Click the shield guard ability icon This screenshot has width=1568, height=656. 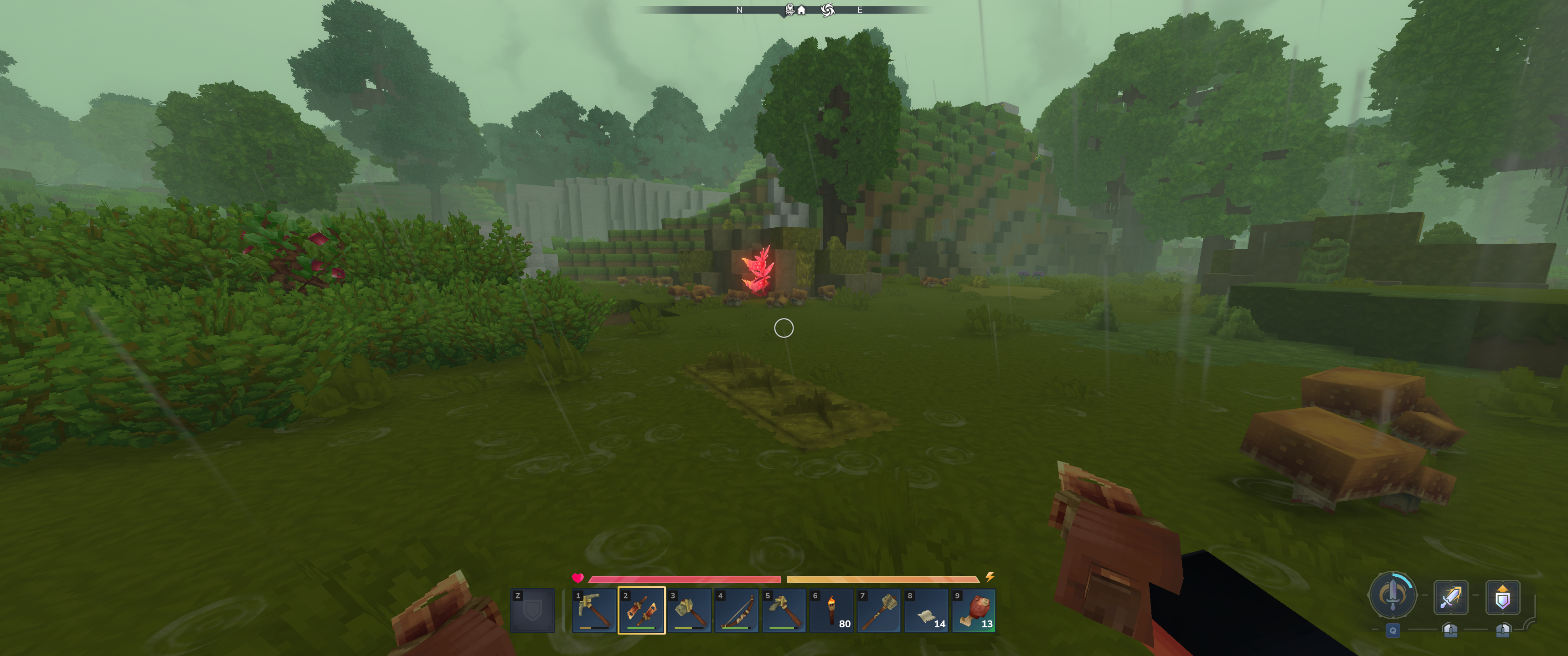tap(1502, 597)
